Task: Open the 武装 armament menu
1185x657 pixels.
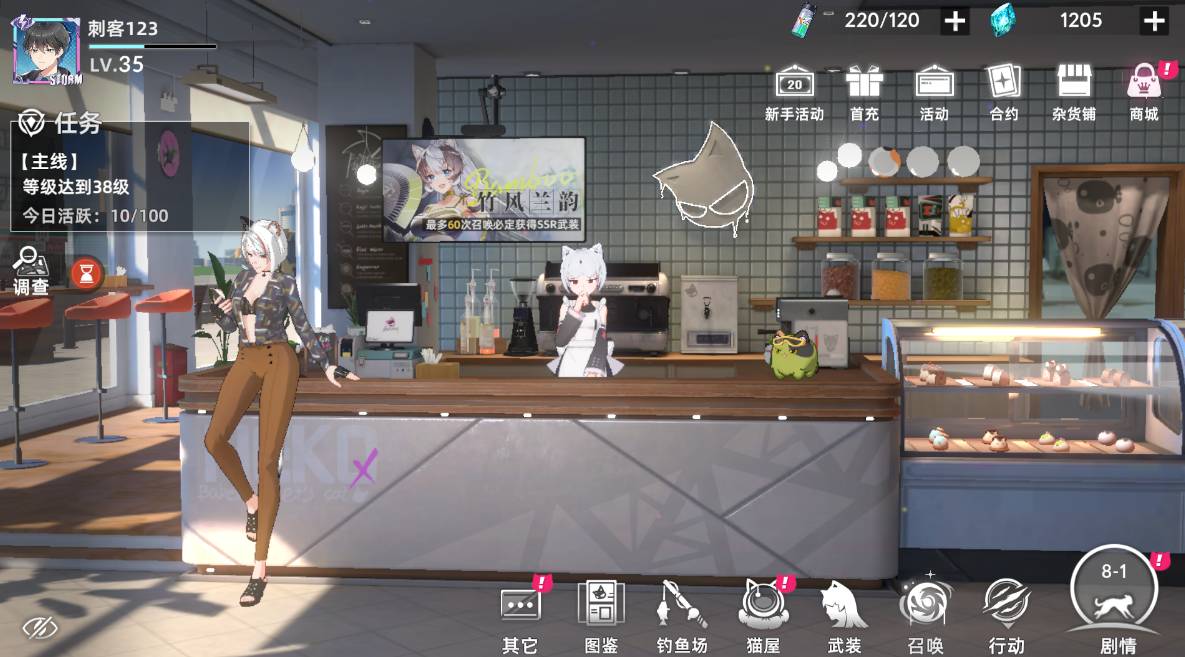Action: coord(844,616)
